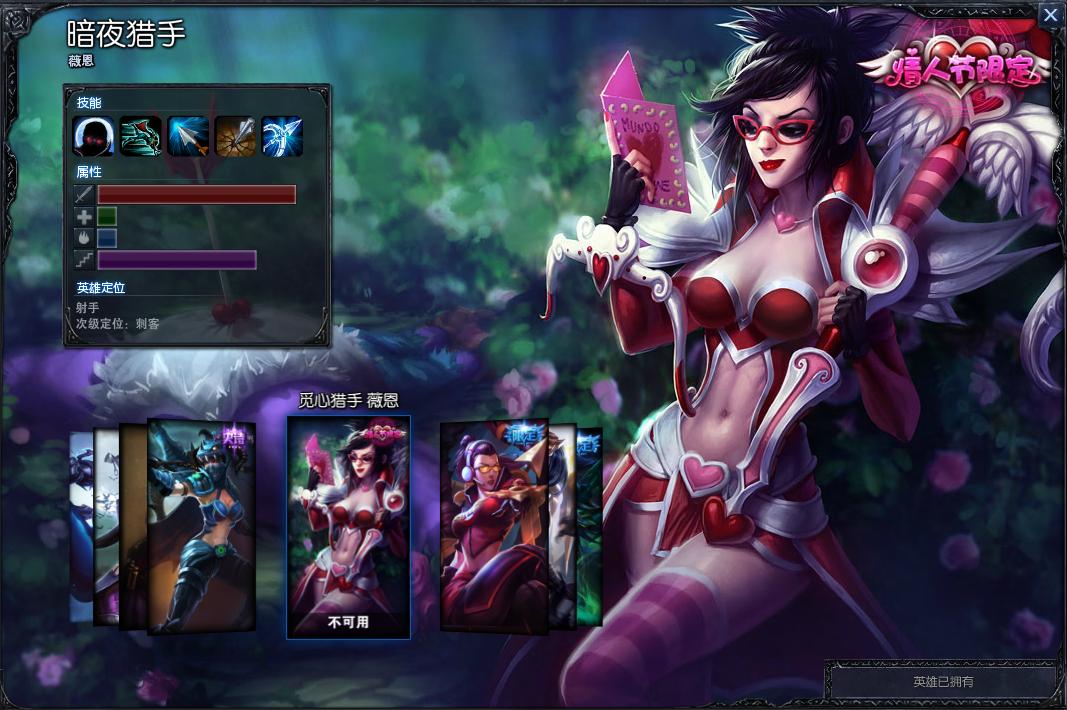
Task: Show the Silver Bolts ability icon
Action: 187,136
